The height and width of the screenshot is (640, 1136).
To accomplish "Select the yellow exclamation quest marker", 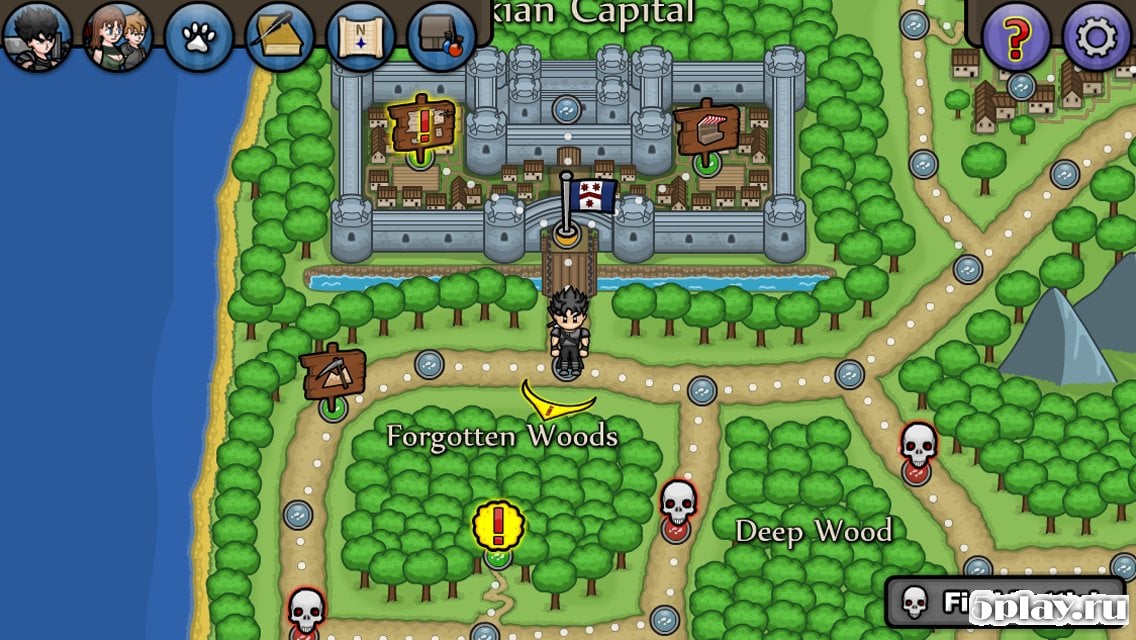I will pyautogui.click(x=498, y=526).
